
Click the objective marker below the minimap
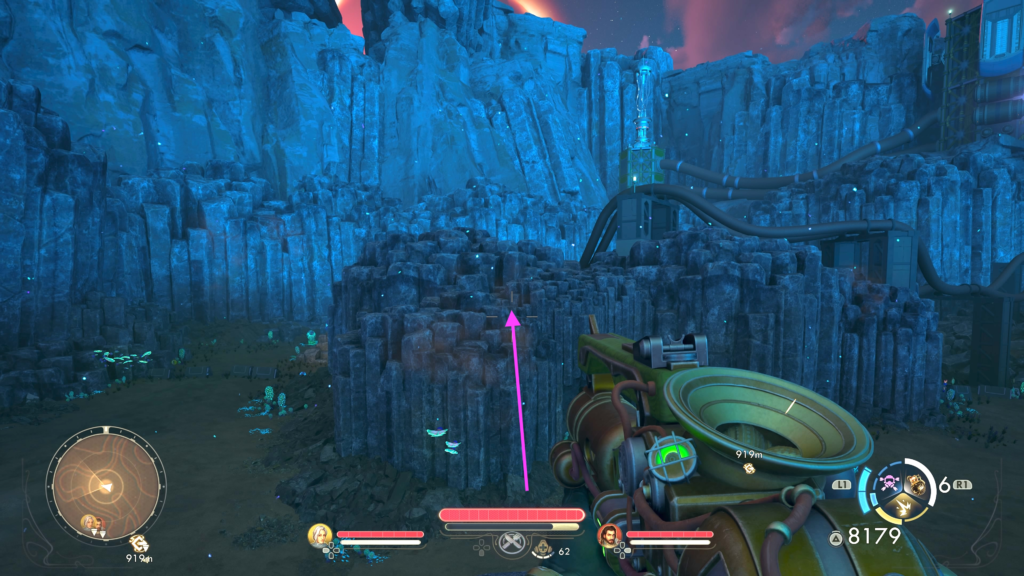tap(137, 543)
